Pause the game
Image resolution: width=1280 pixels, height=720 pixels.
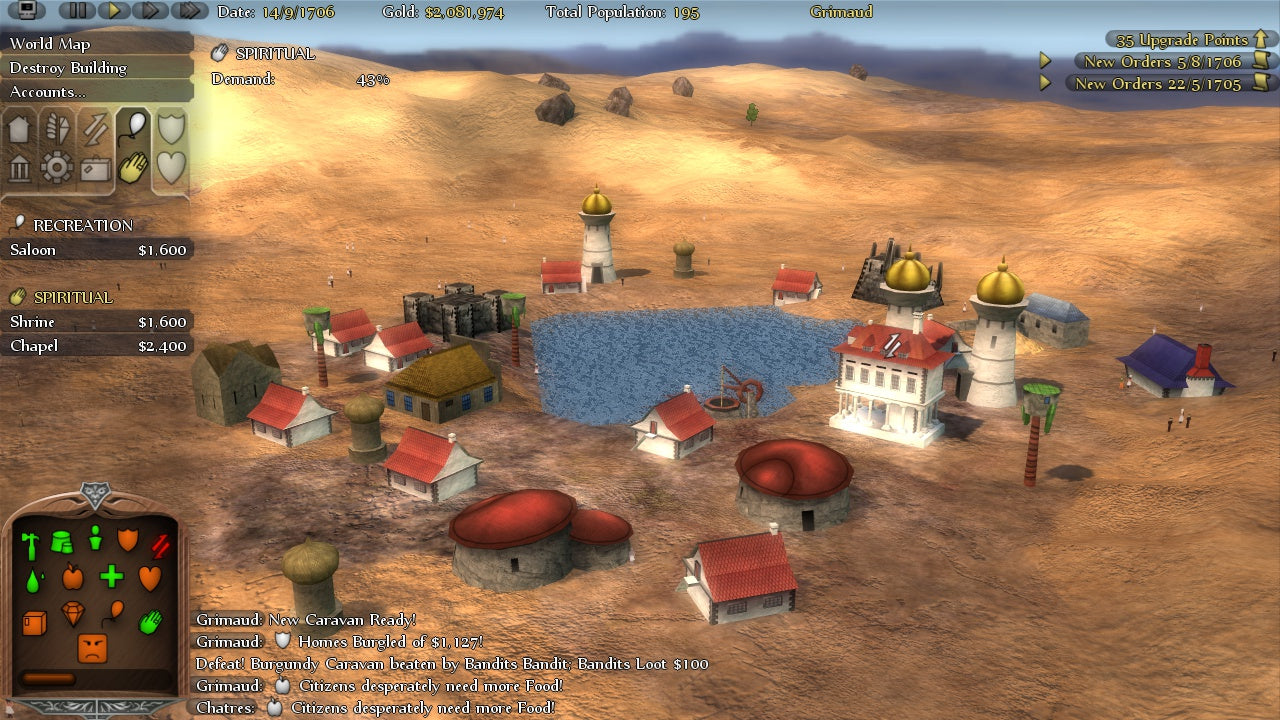(77, 11)
